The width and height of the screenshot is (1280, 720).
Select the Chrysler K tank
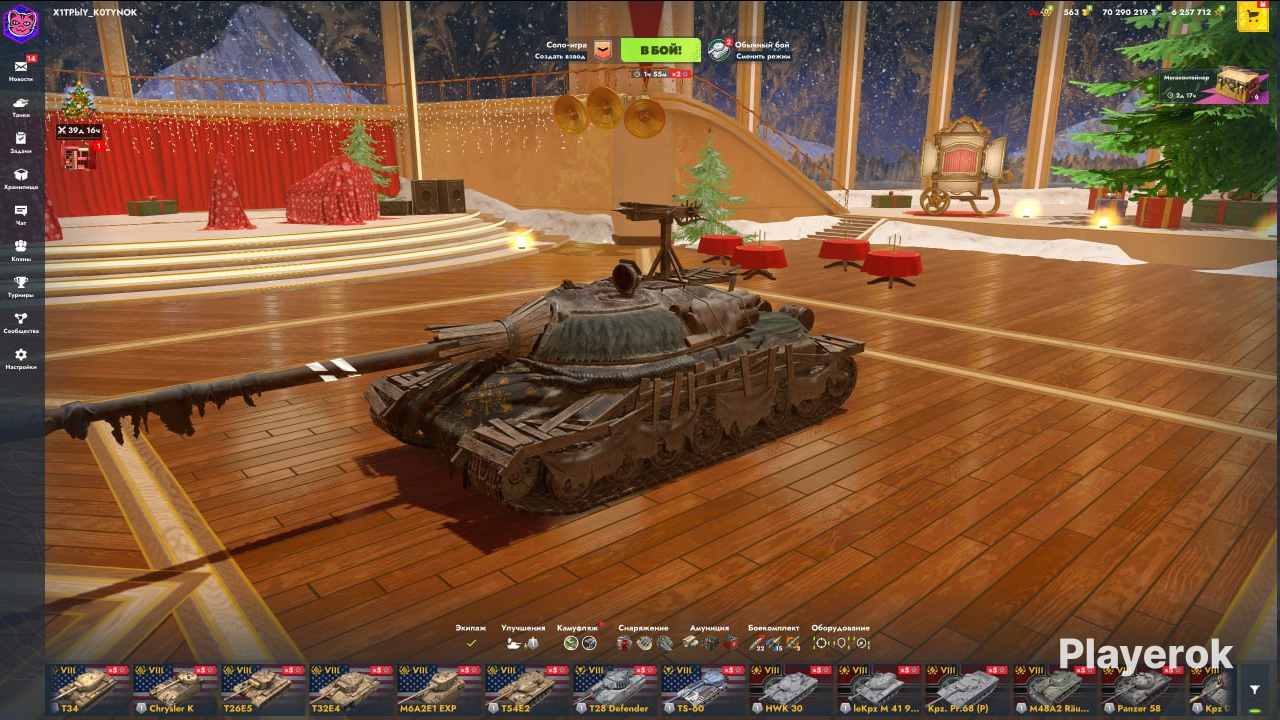[x=175, y=689]
